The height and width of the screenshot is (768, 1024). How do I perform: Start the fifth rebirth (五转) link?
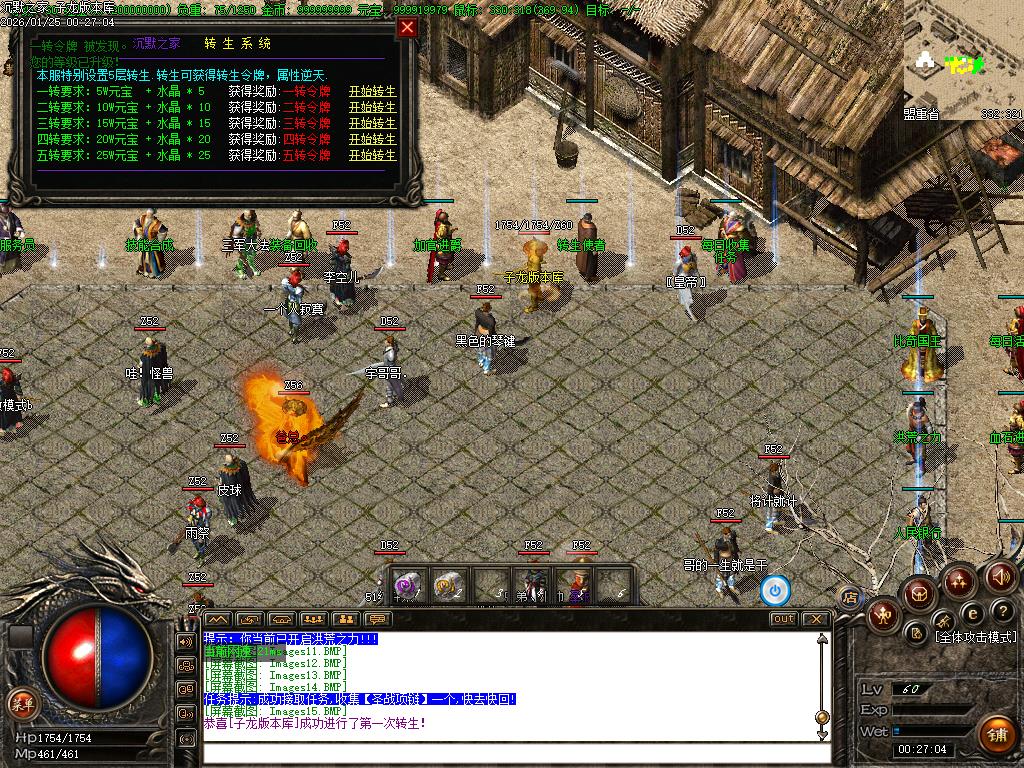tap(372, 156)
